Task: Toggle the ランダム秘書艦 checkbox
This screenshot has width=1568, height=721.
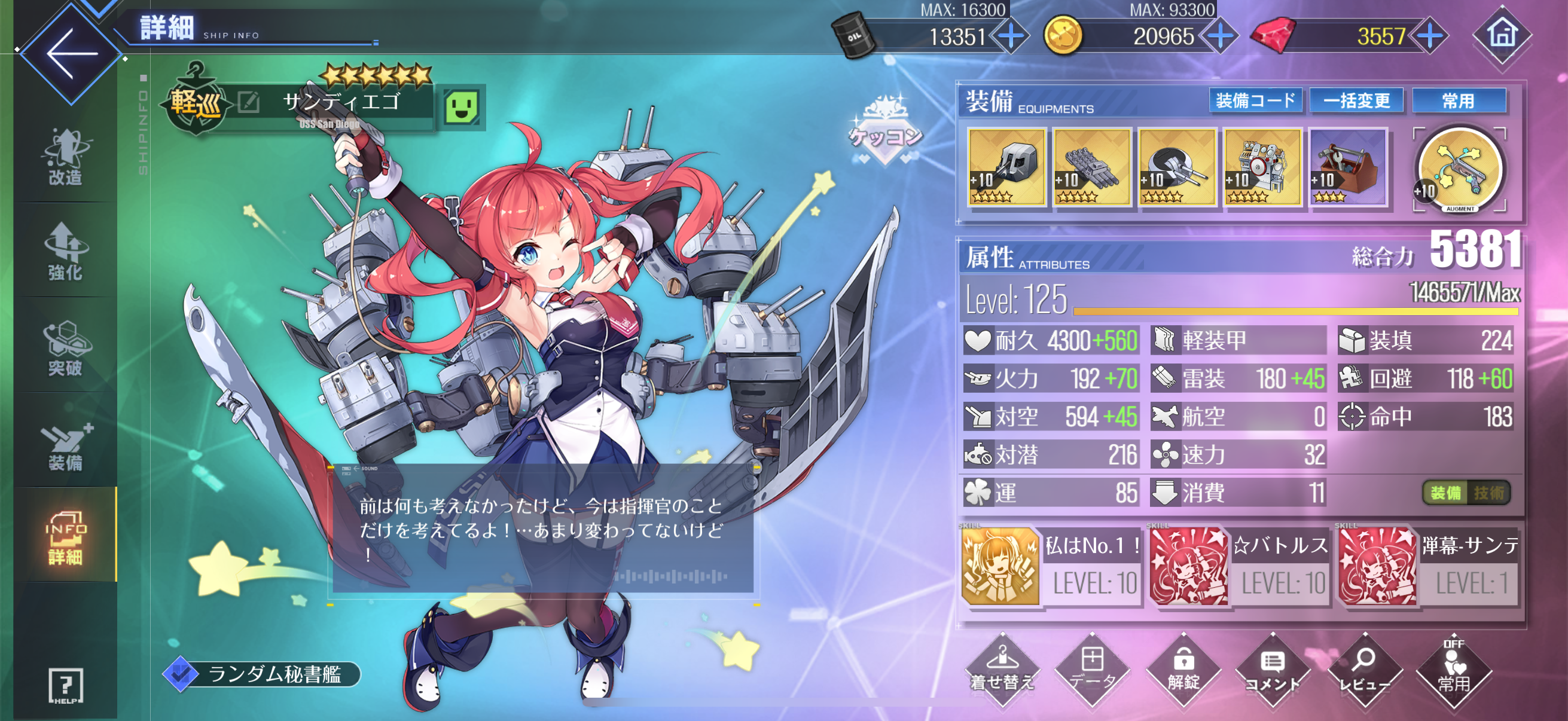Action: [x=181, y=674]
